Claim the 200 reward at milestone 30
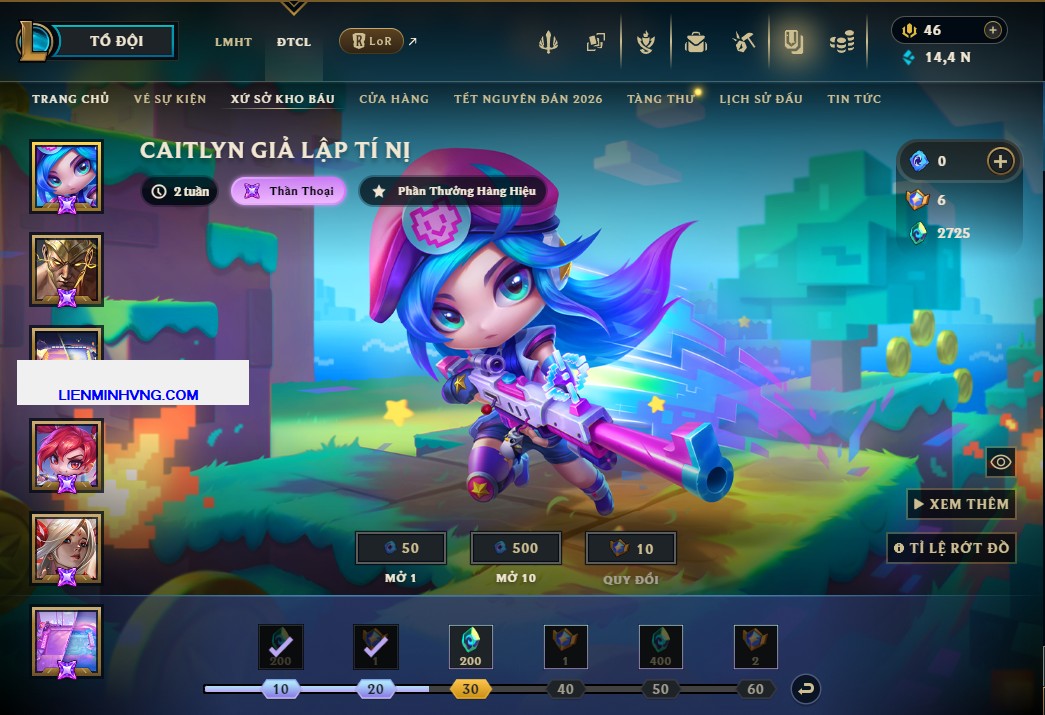 click(x=470, y=647)
